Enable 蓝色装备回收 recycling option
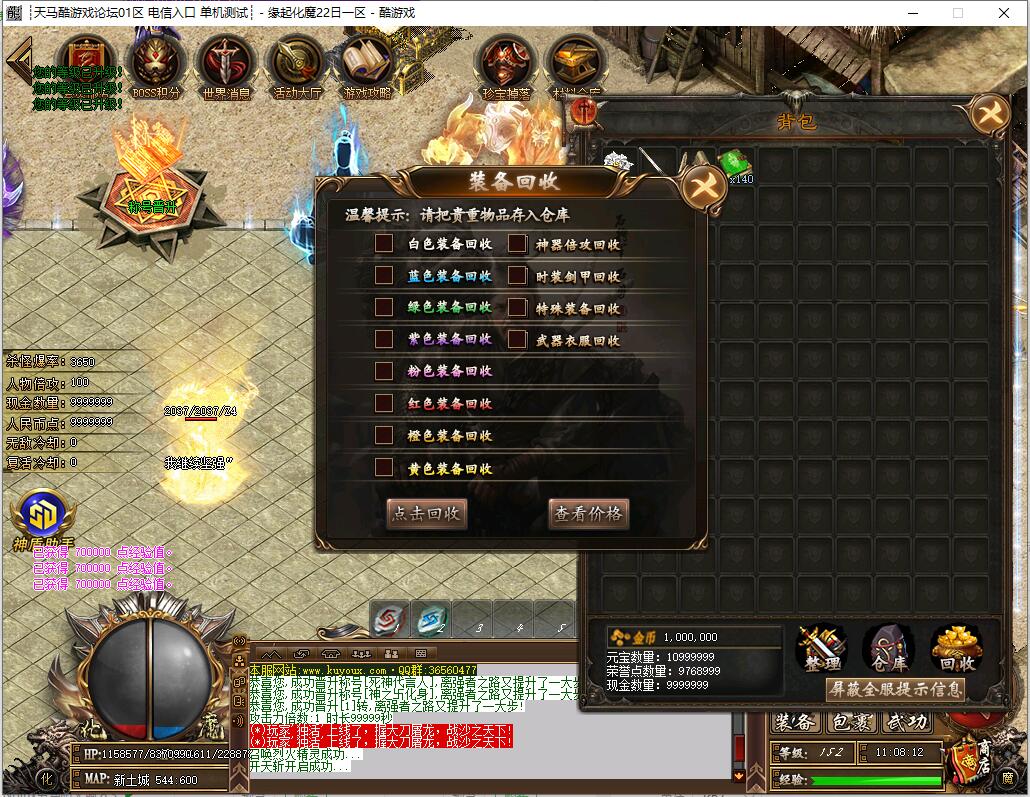 384,276
